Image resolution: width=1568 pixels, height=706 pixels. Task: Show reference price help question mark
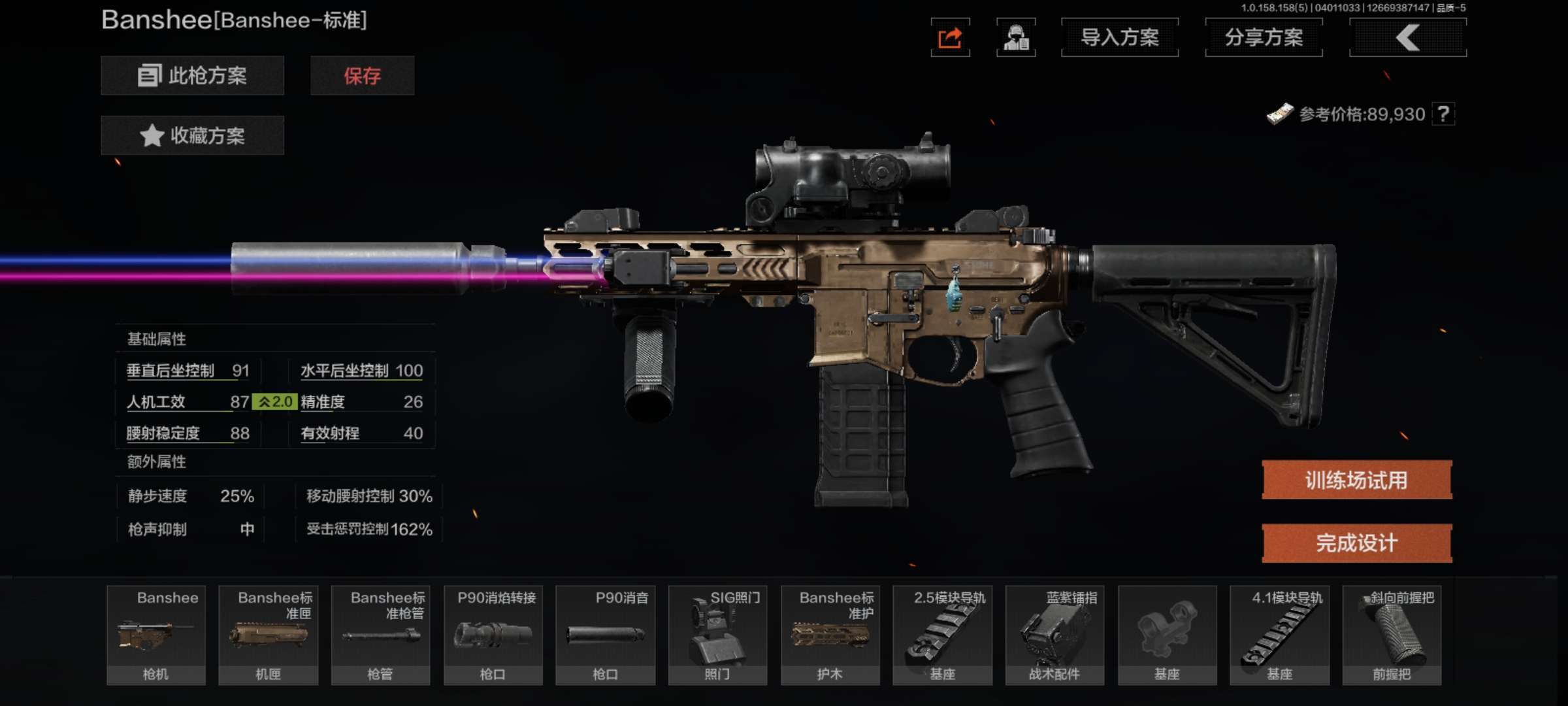click(x=1443, y=114)
